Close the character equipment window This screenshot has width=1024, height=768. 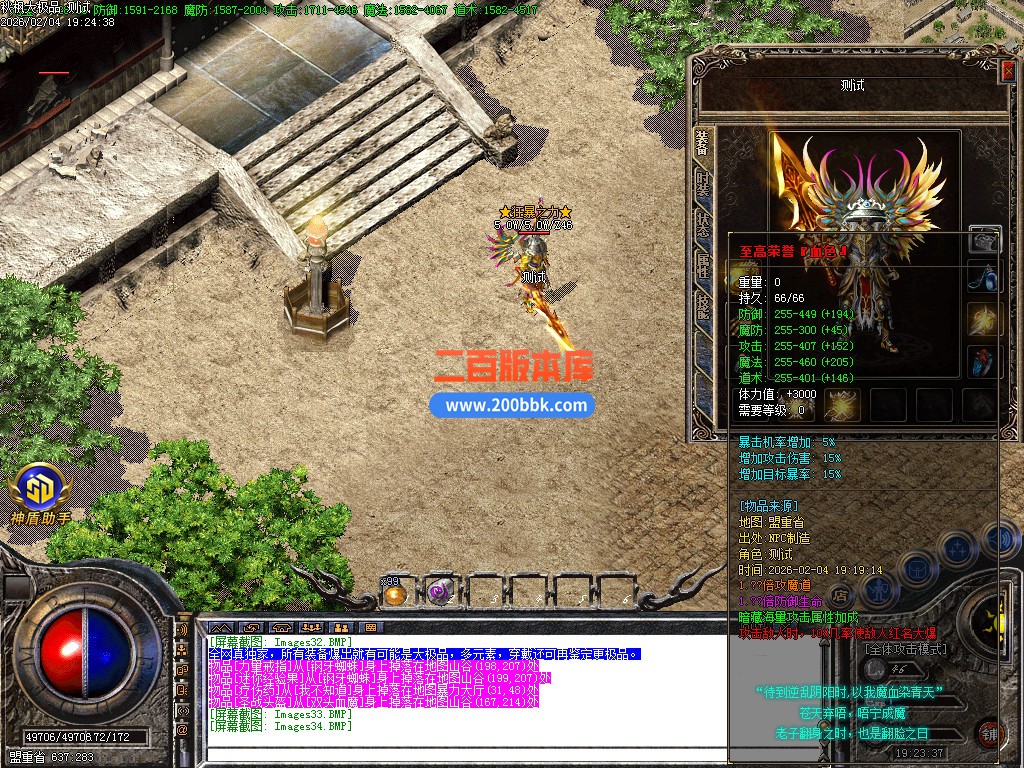(1007, 71)
